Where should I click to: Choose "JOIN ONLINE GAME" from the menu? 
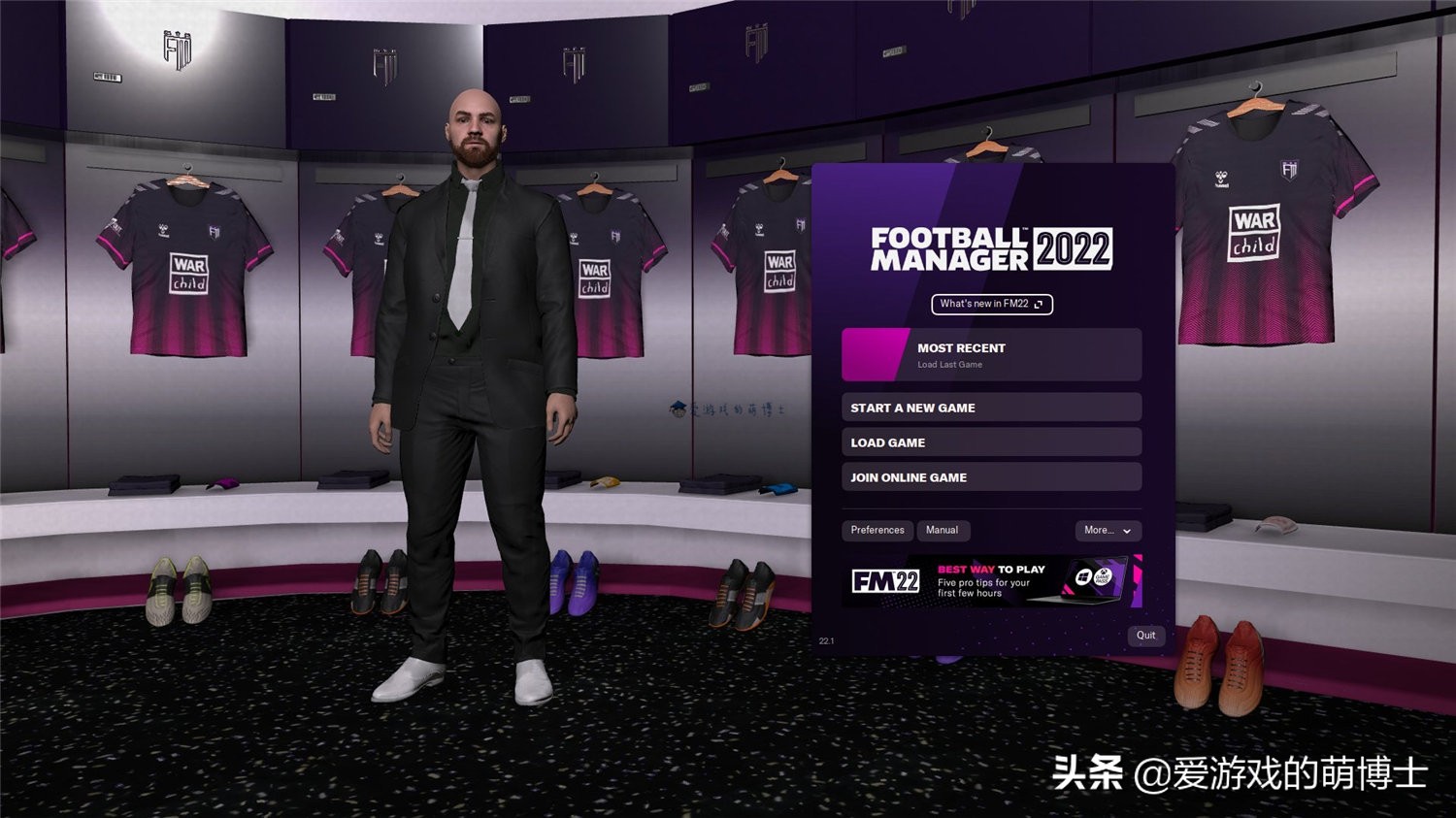pyautogui.click(x=990, y=476)
